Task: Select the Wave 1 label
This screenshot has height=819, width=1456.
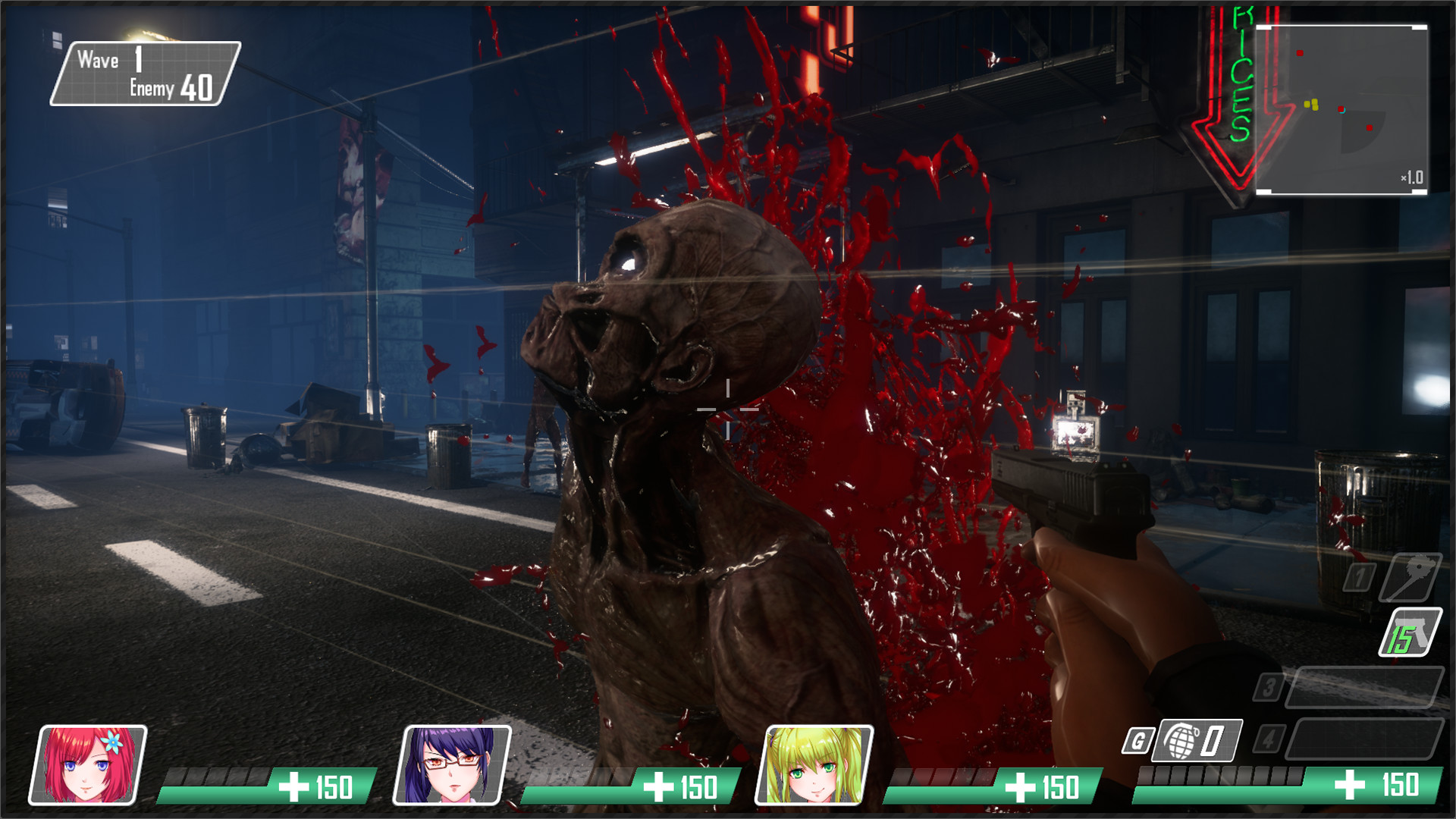Action: pos(99,59)
